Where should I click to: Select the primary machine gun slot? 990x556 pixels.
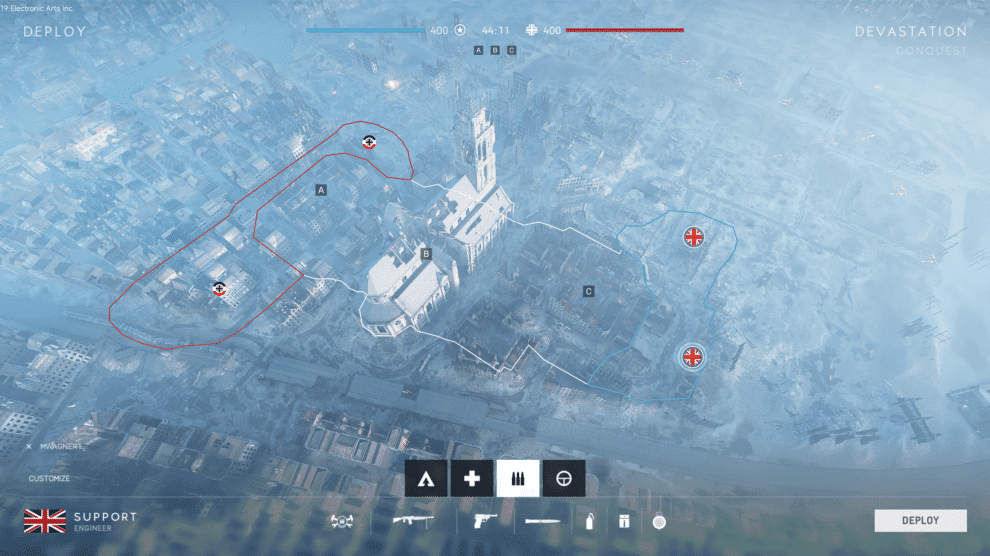(x=411, y=521)
